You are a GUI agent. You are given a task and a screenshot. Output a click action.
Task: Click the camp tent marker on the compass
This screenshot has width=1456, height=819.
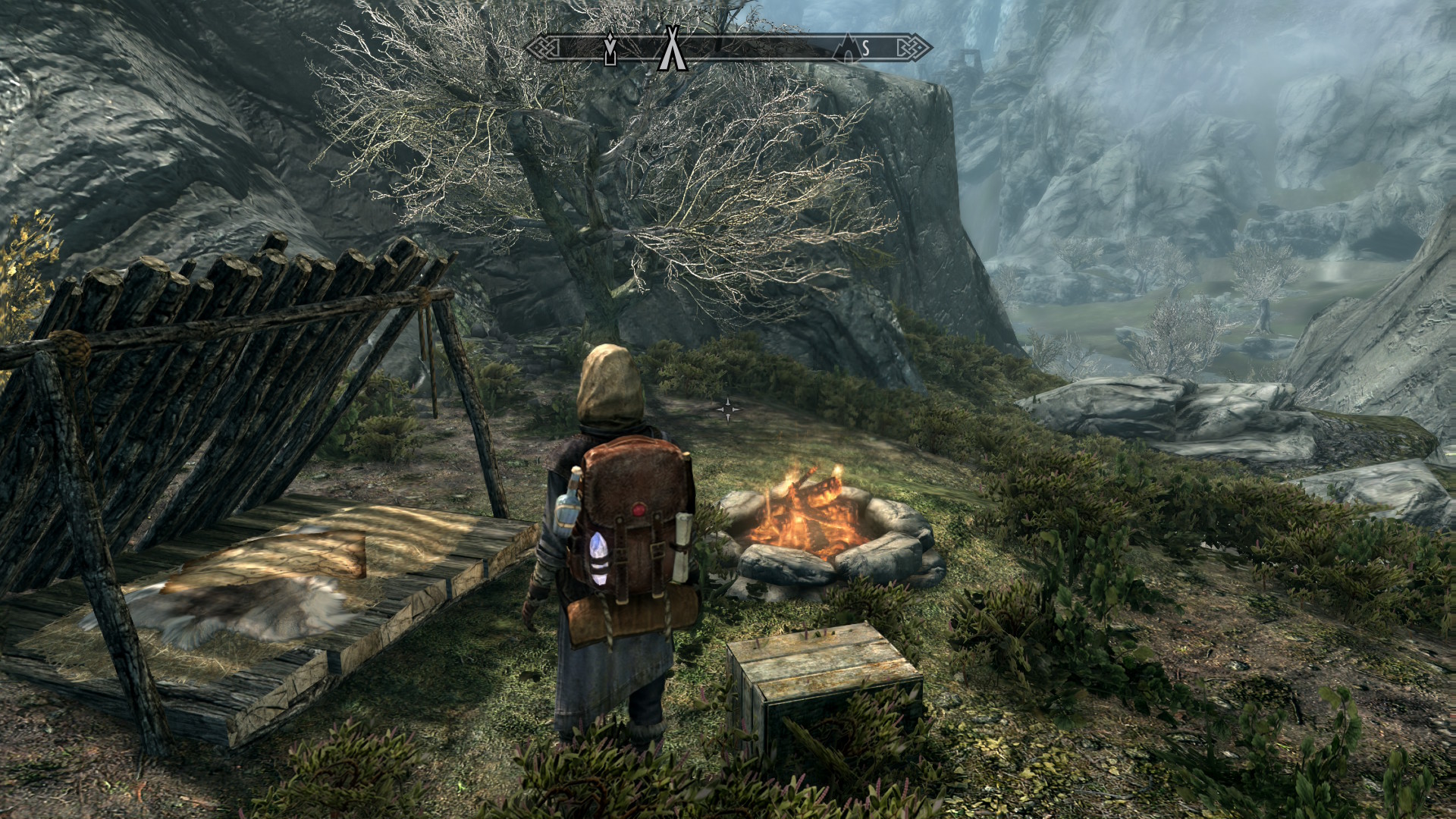pos(670,49)
